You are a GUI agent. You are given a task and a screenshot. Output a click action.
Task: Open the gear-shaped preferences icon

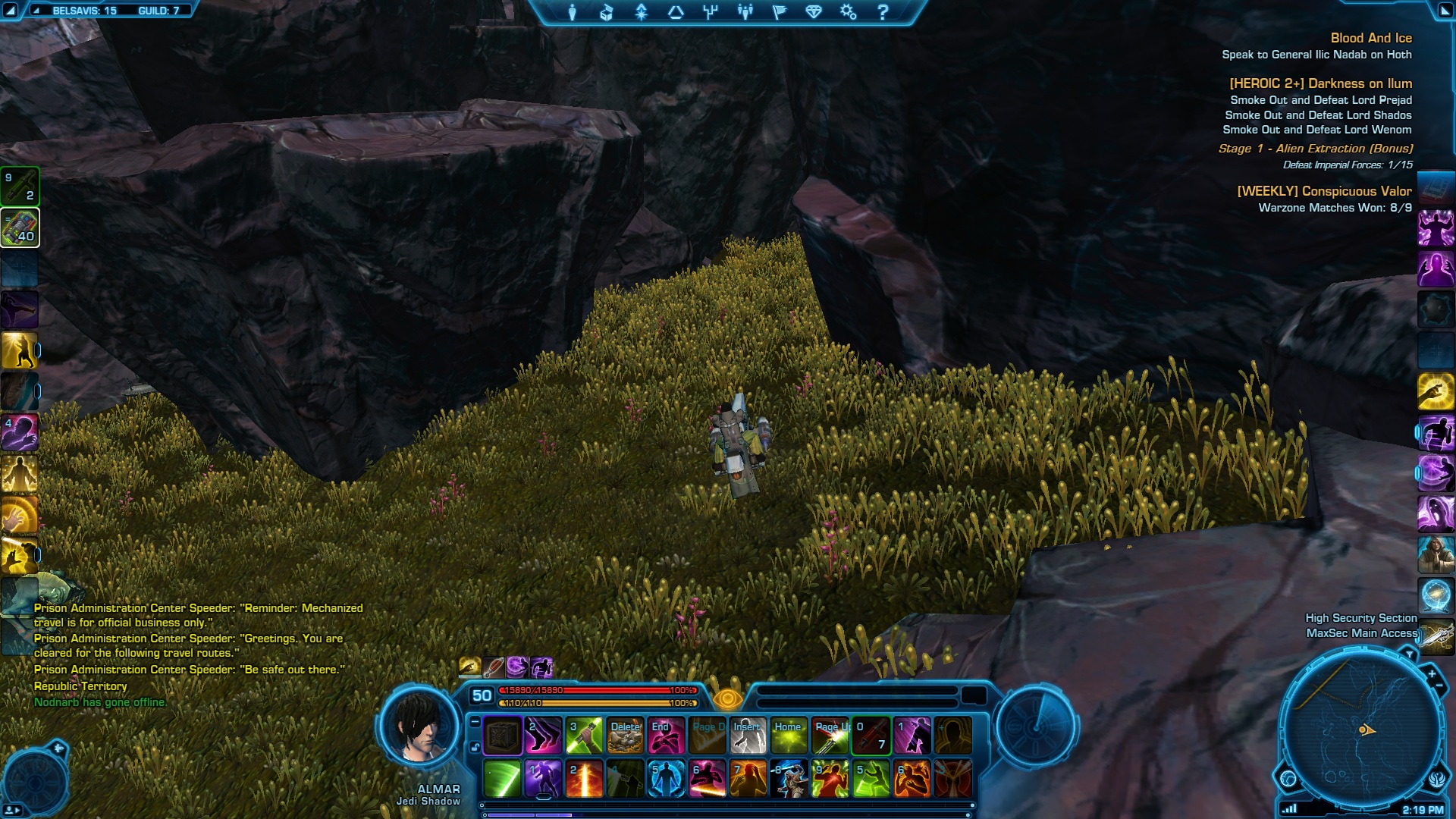coord(848,12)
